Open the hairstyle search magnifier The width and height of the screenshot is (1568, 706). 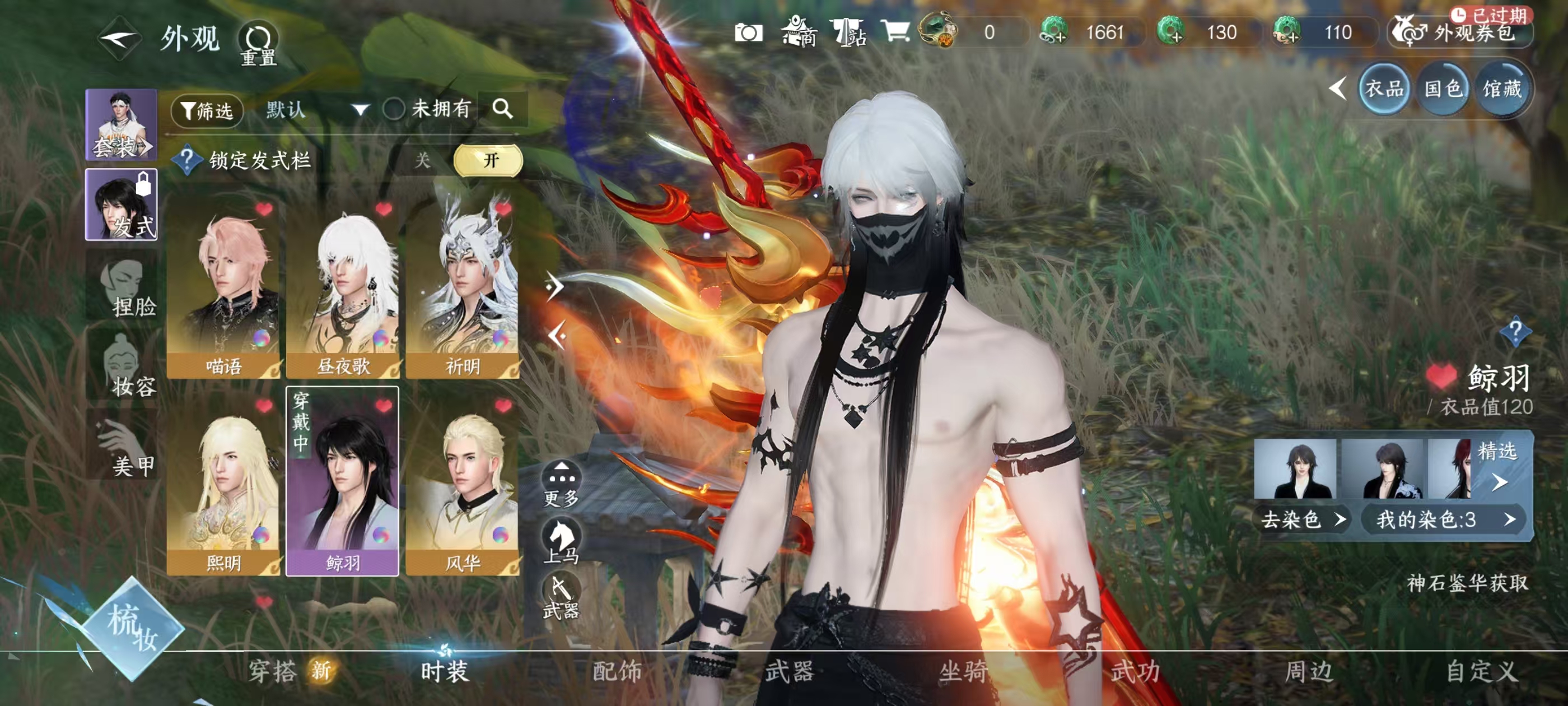point(502,109)
